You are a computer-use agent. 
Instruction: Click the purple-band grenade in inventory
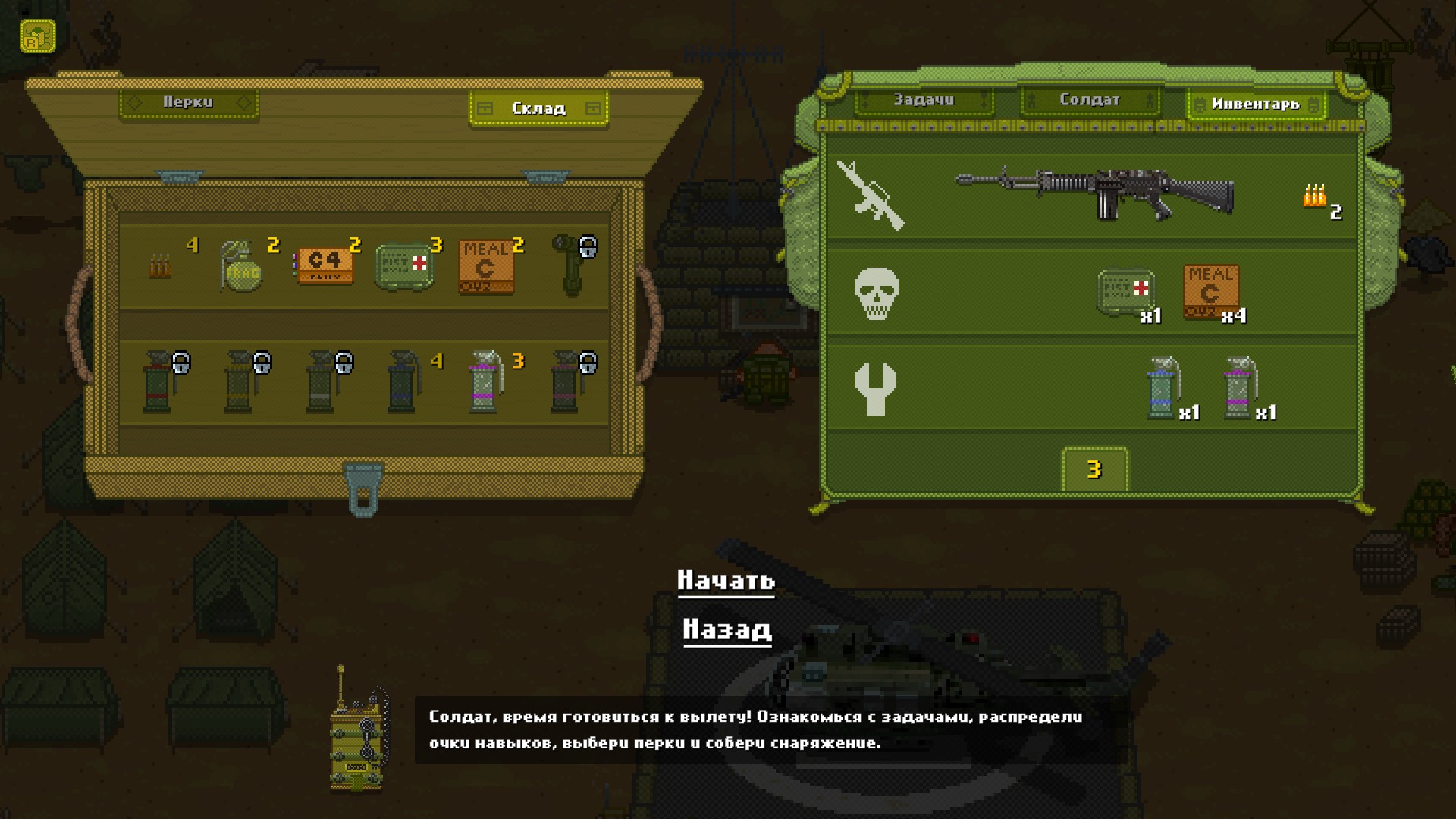[x=1238, y=388]
